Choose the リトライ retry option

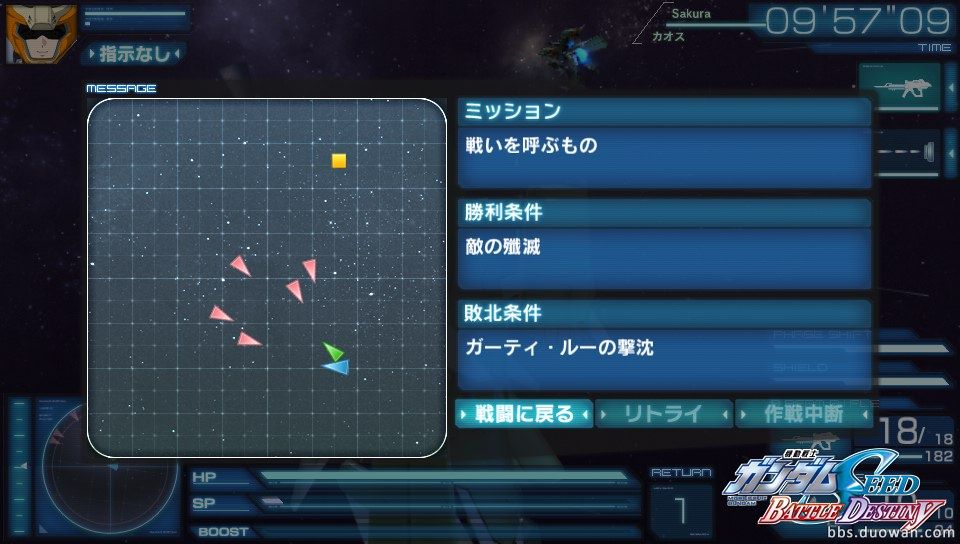click(x=664, y=413)
